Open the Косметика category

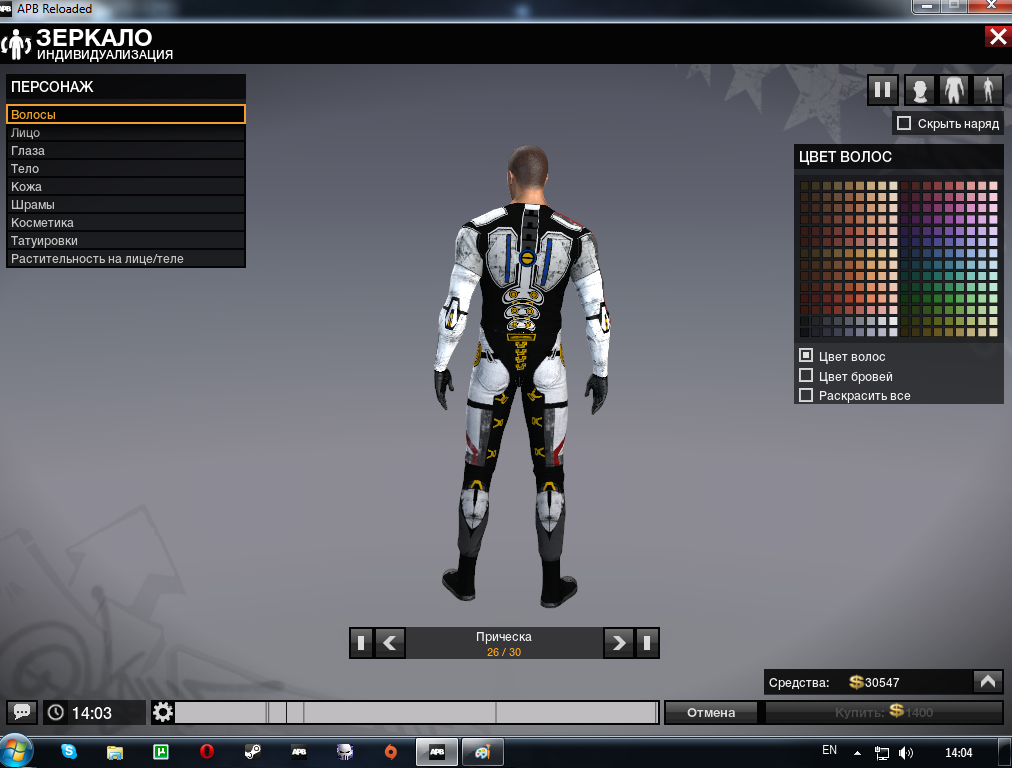(125, 223)
